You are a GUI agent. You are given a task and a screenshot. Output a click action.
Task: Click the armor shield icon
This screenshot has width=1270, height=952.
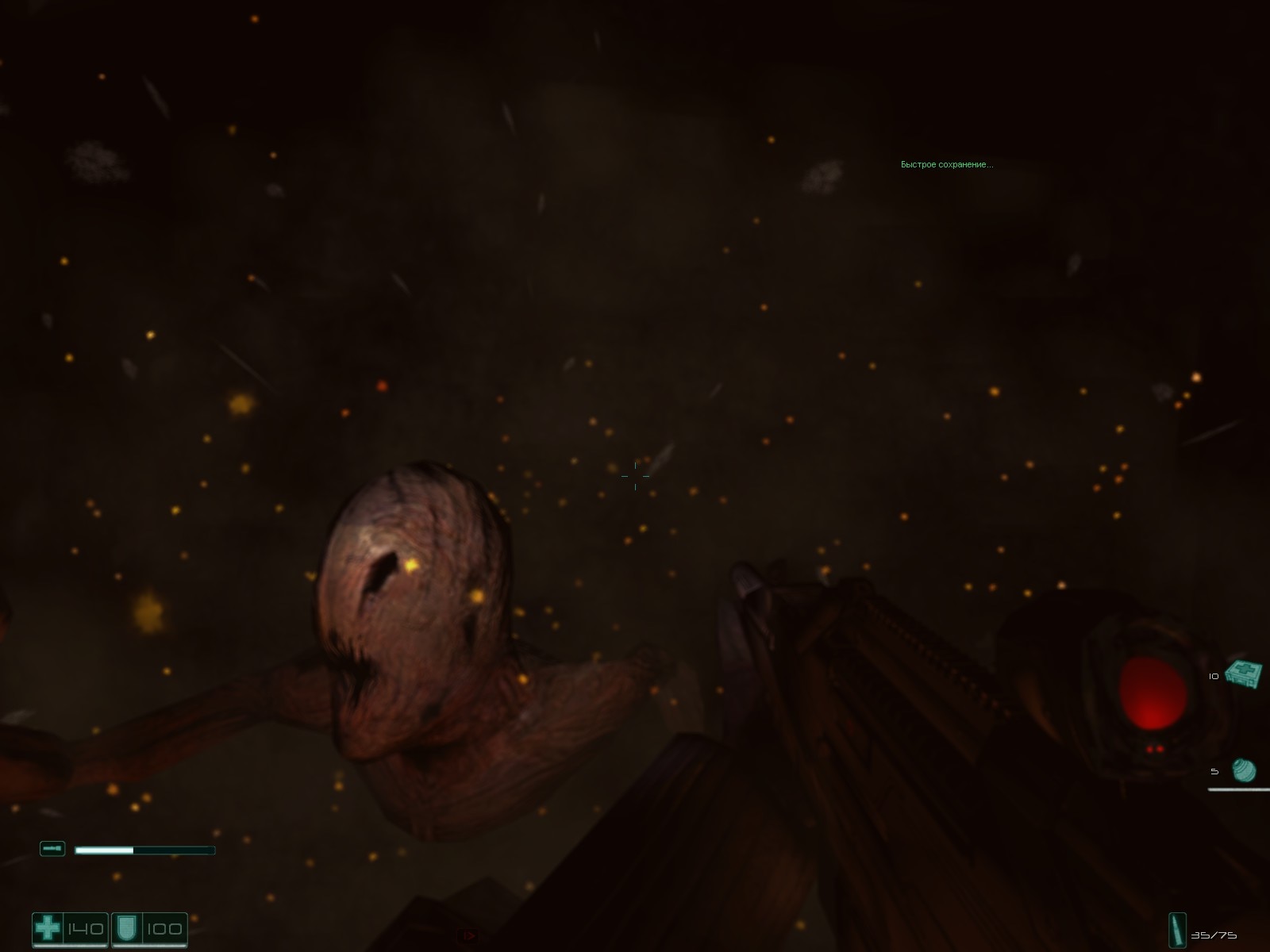tap(127, 927)
